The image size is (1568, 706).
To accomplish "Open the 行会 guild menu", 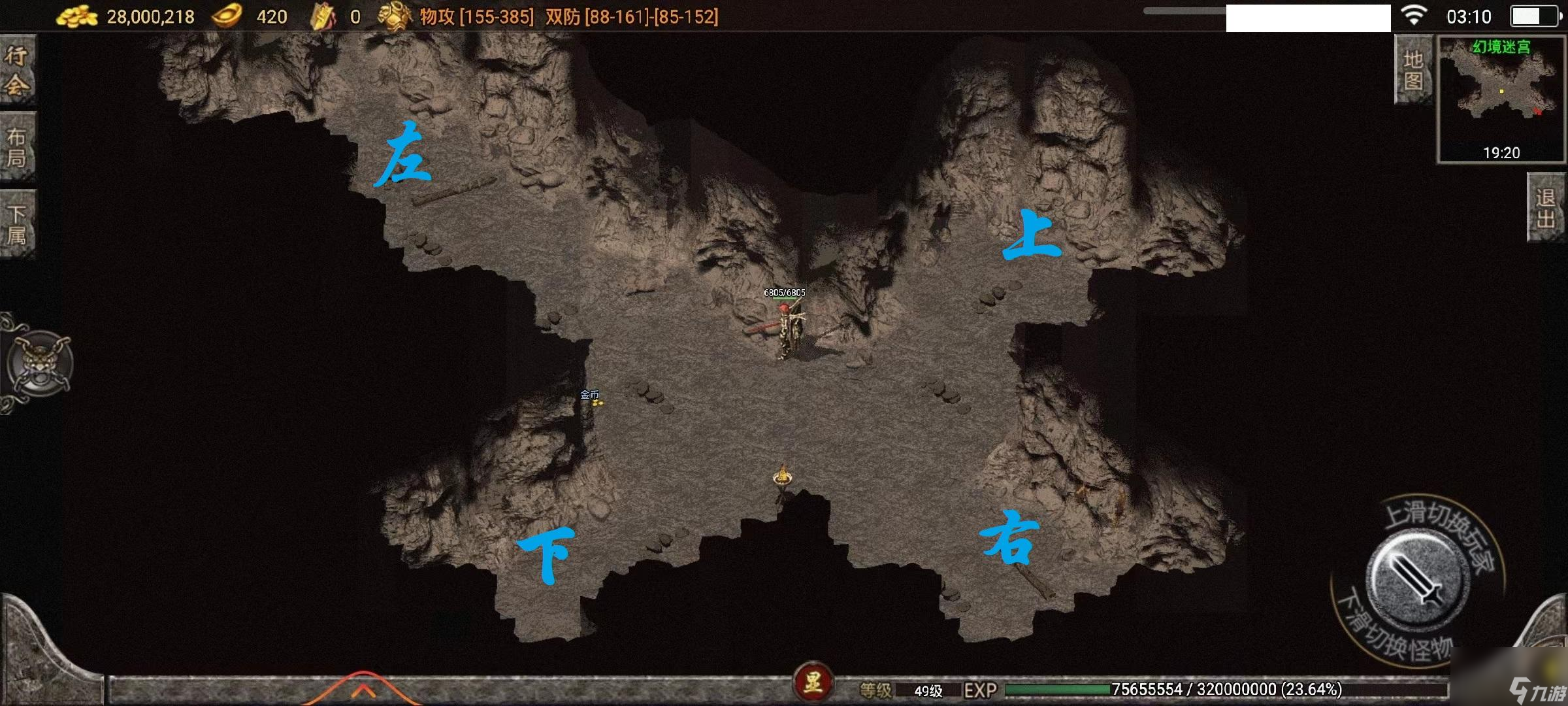I will tap(17, 69).
